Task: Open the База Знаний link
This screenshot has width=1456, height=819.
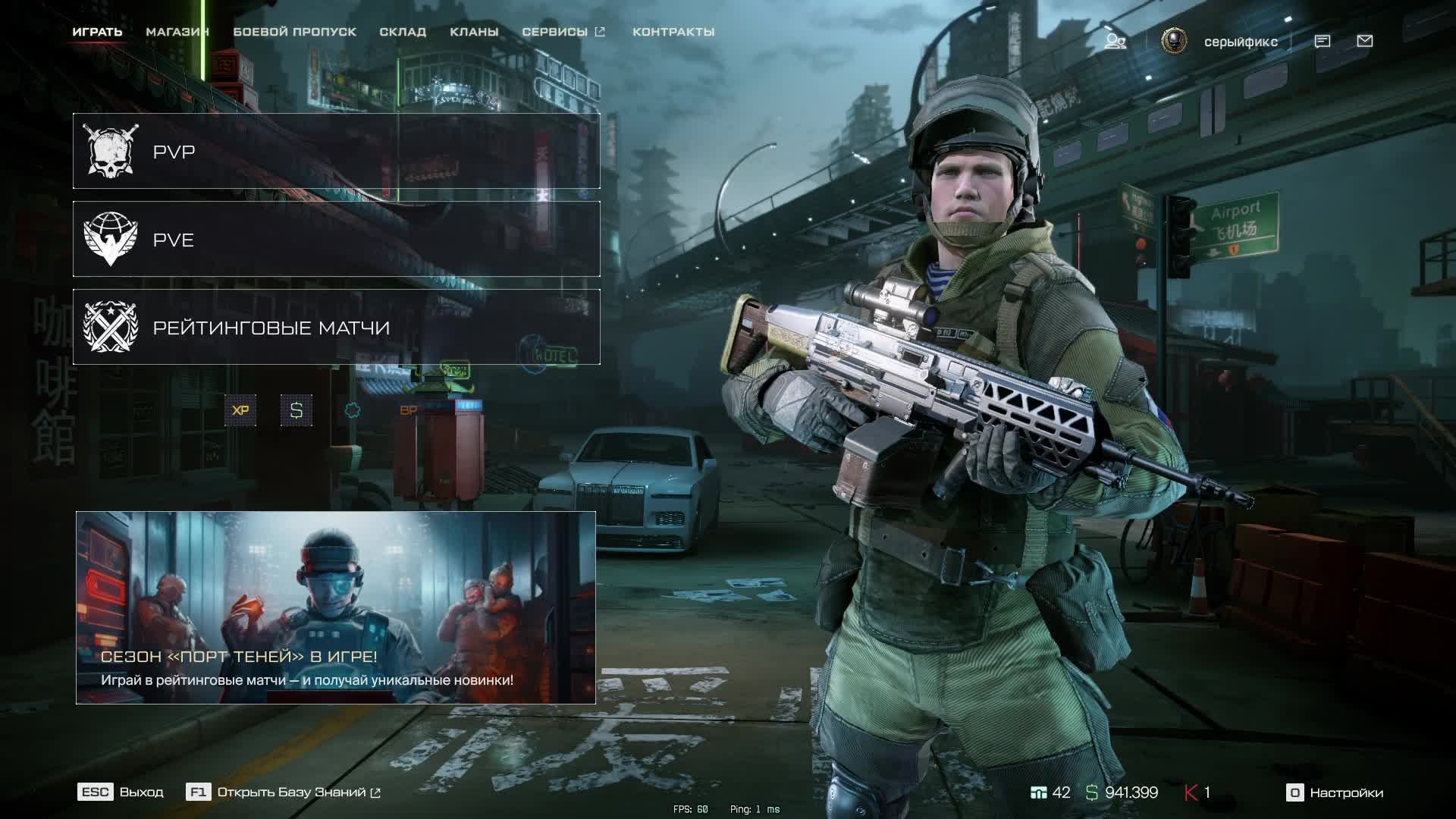Action: pyautogui.click(x=284, y=792)
